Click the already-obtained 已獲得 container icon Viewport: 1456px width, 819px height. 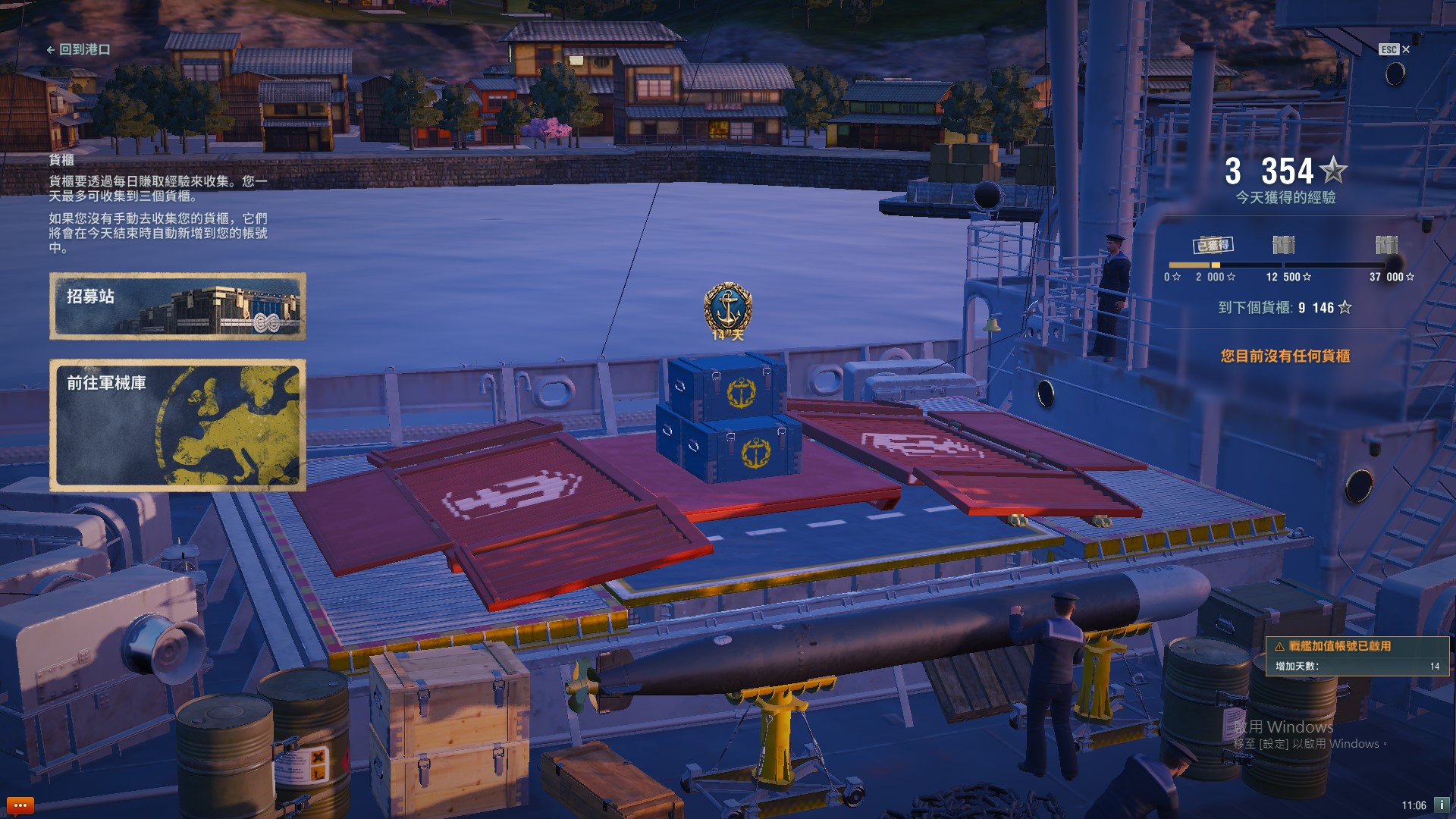pyautogui.click(x=1213, y=244)
